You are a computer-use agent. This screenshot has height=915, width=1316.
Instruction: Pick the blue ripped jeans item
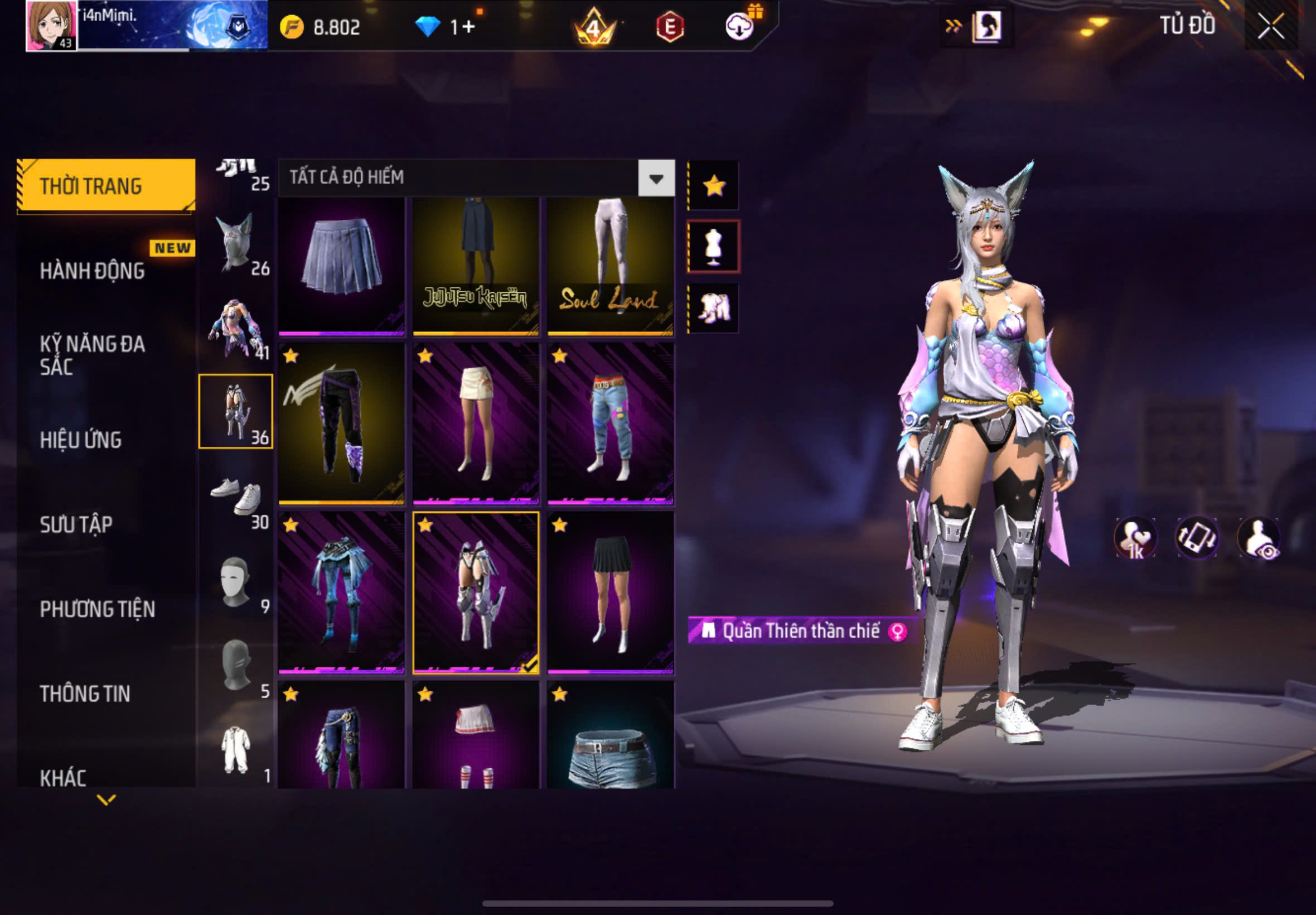[610, 424]
